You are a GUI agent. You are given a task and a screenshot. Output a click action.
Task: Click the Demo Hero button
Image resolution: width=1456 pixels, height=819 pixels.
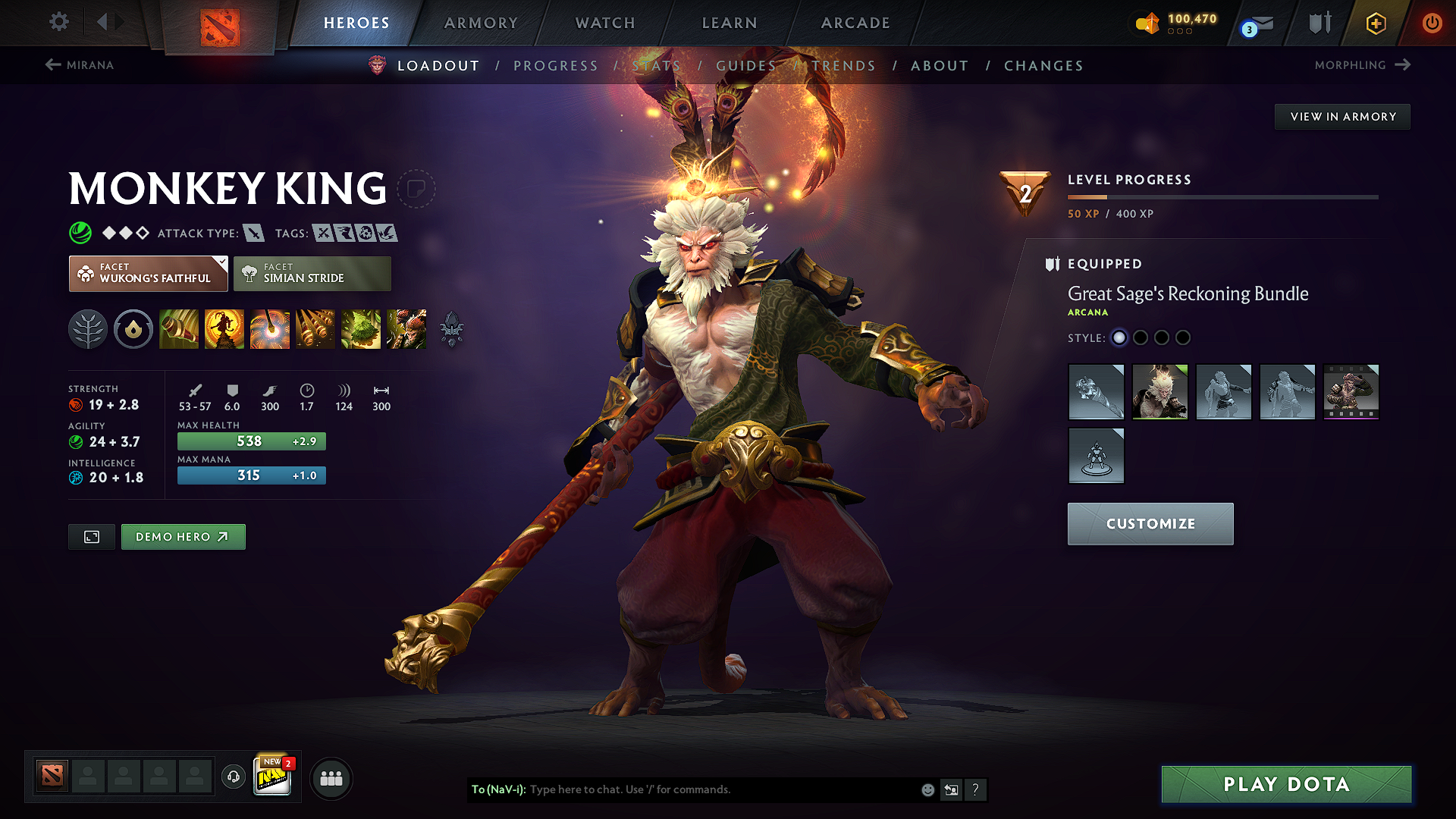coord(183,536)
